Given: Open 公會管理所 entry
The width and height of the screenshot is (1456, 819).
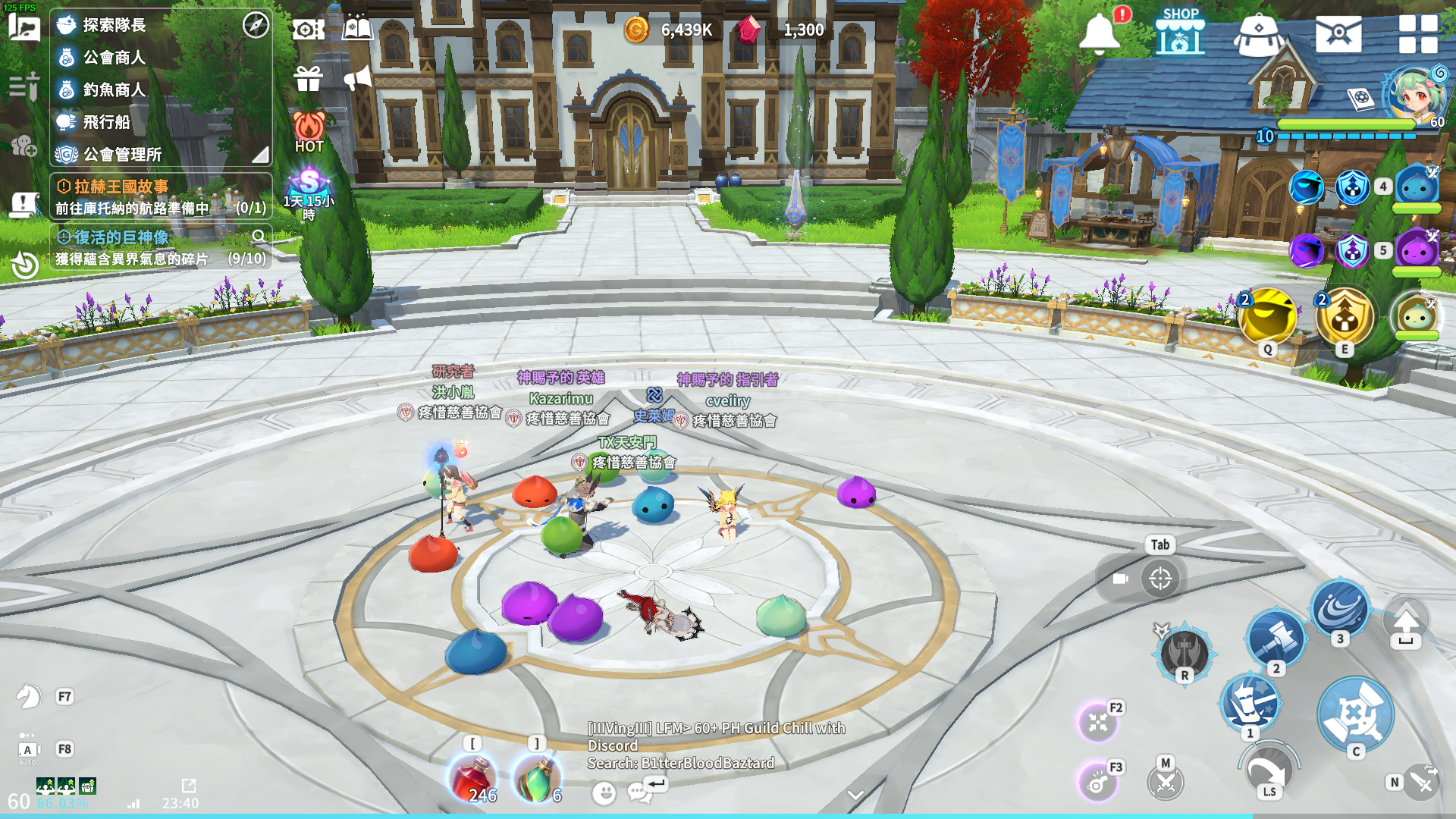Looking at the screenshot, I should click(x=121, y=155).
